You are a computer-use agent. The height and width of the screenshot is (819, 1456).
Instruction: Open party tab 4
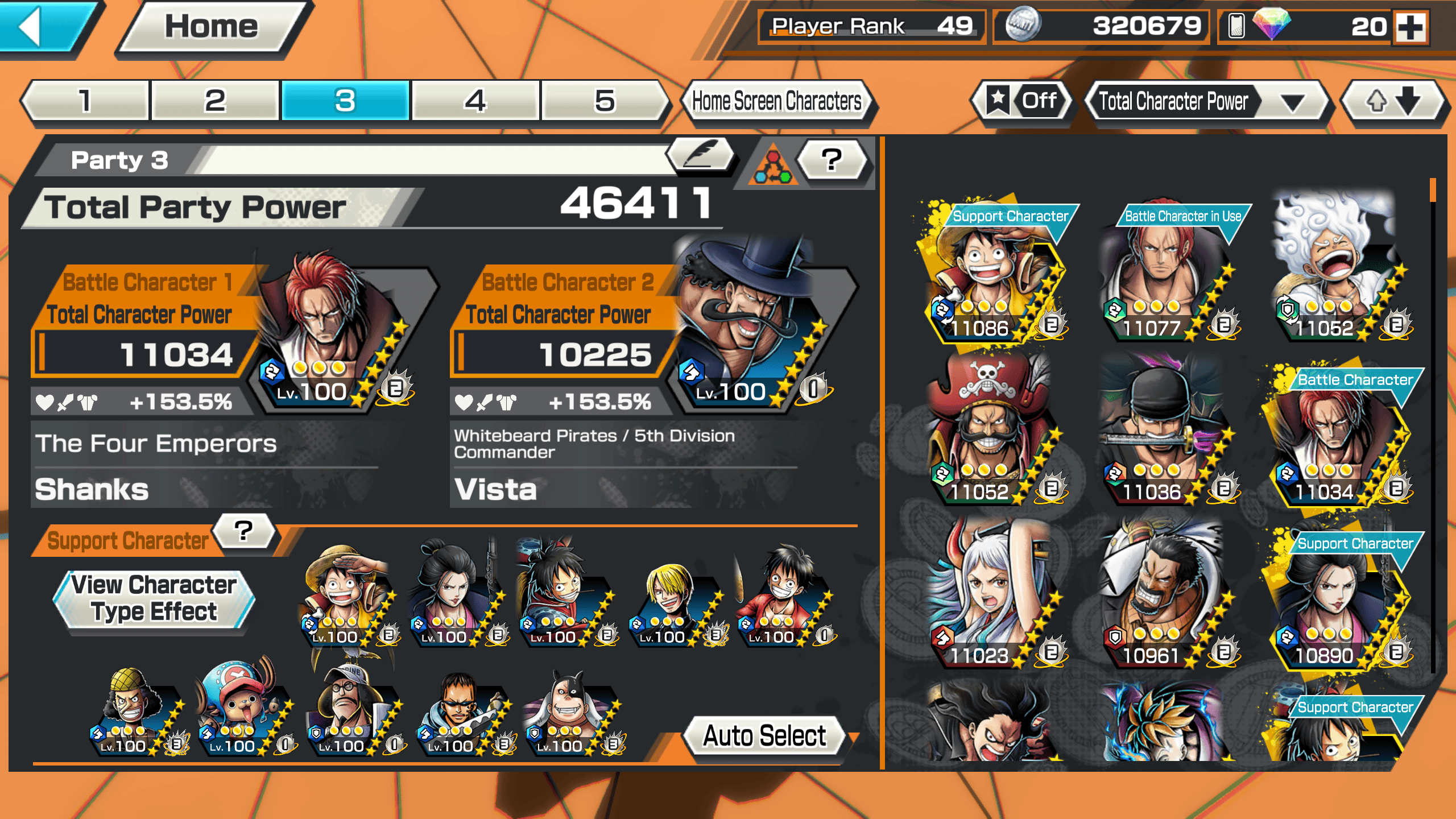coord(475,101)
